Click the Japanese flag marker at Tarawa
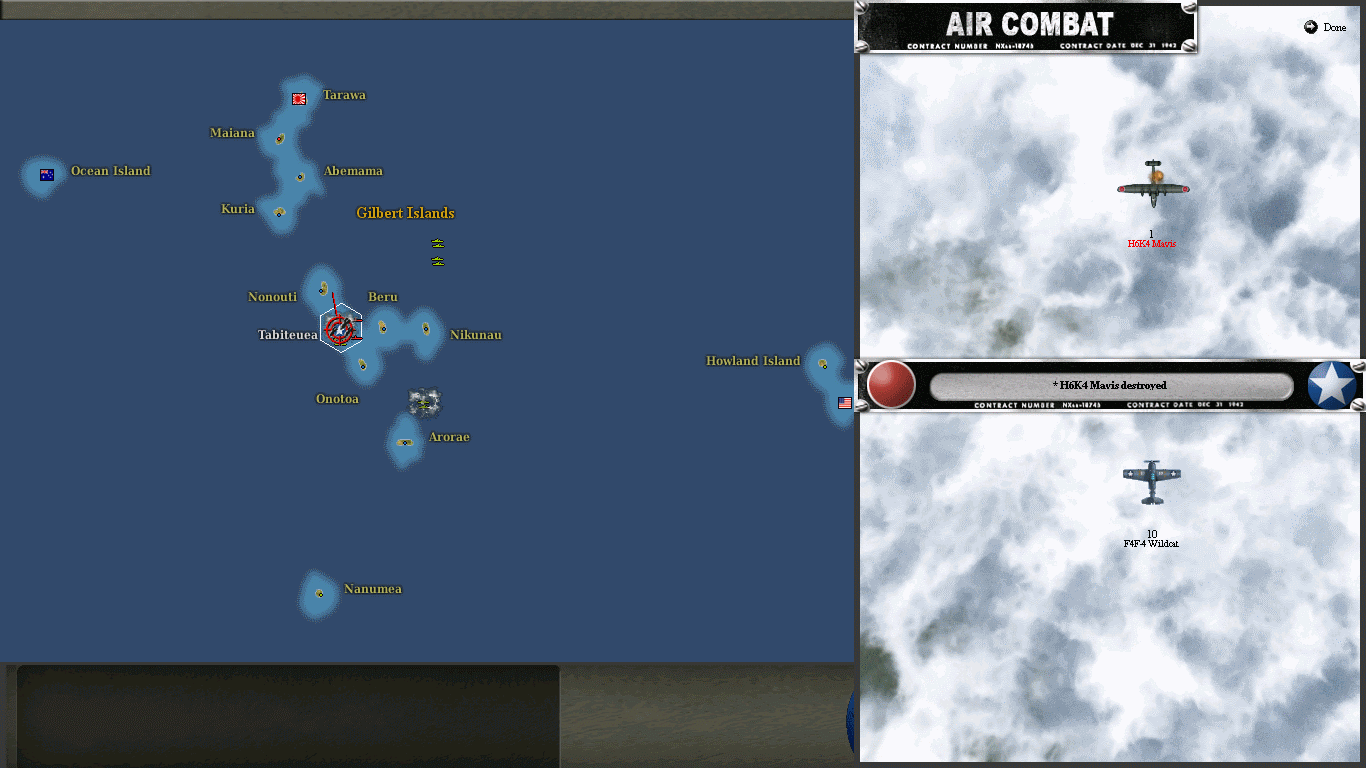Image resolution: width=1366 pixels, height=768 pixels. tap(298, 98)
